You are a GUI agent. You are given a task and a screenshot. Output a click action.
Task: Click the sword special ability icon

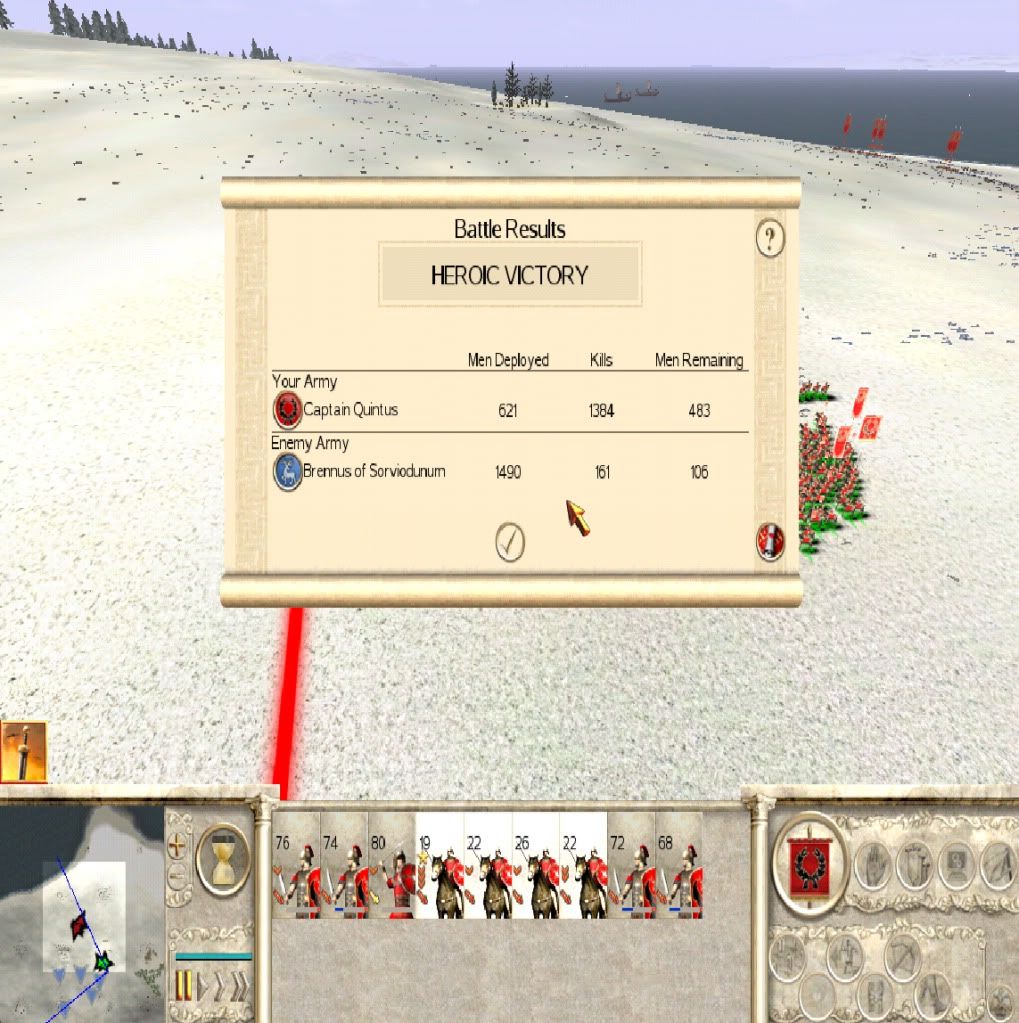point(23,752)
